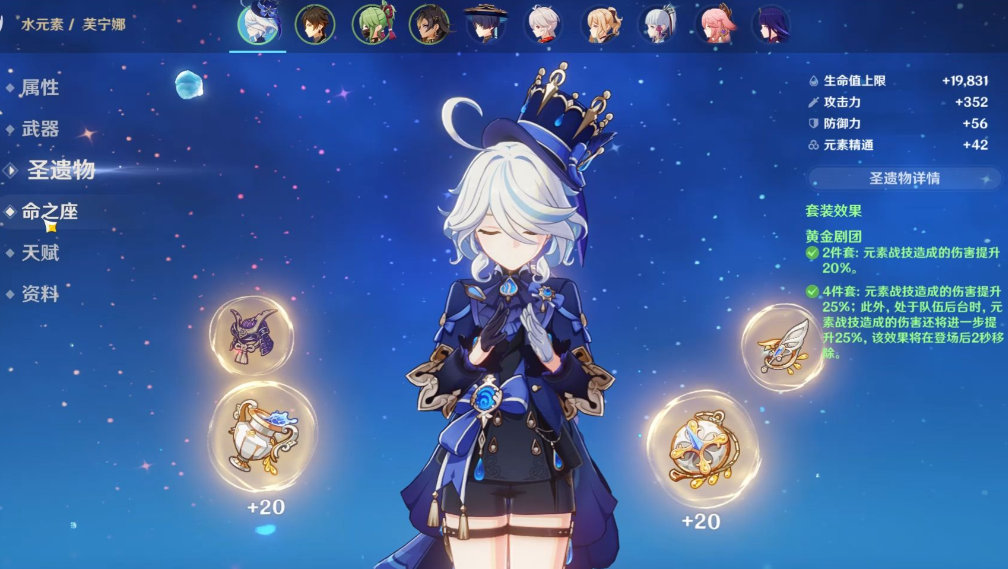
Task: Select the goblet artifact slot
Action: (x=261, y=436)
